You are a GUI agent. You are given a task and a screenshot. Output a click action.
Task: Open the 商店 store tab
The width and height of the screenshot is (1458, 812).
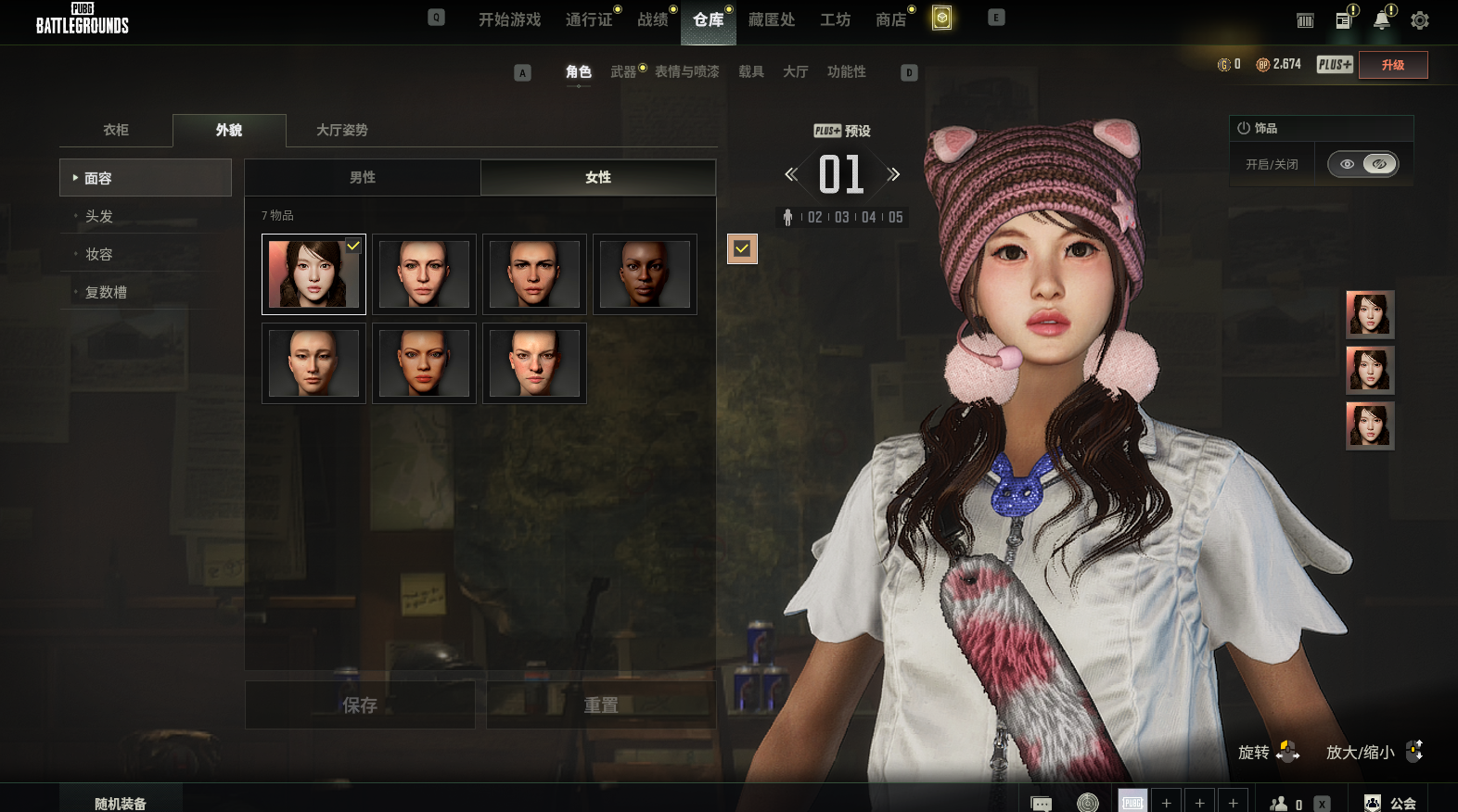point(890,19)
